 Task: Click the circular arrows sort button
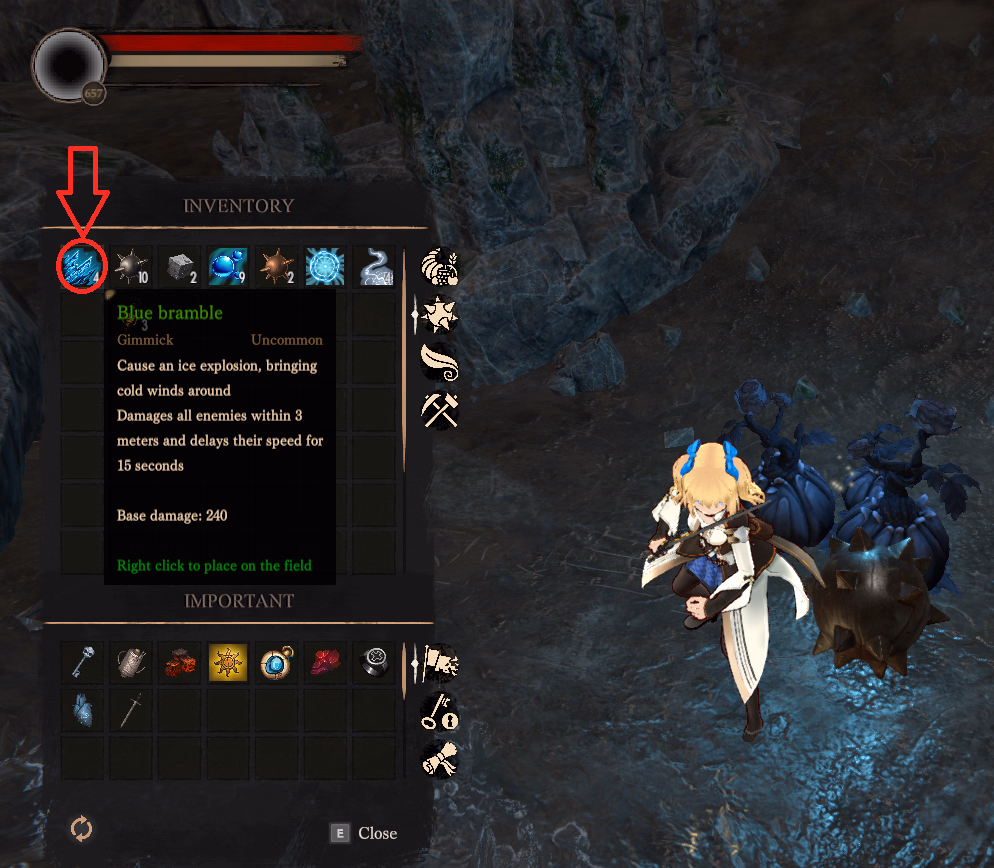pos(81,828)
